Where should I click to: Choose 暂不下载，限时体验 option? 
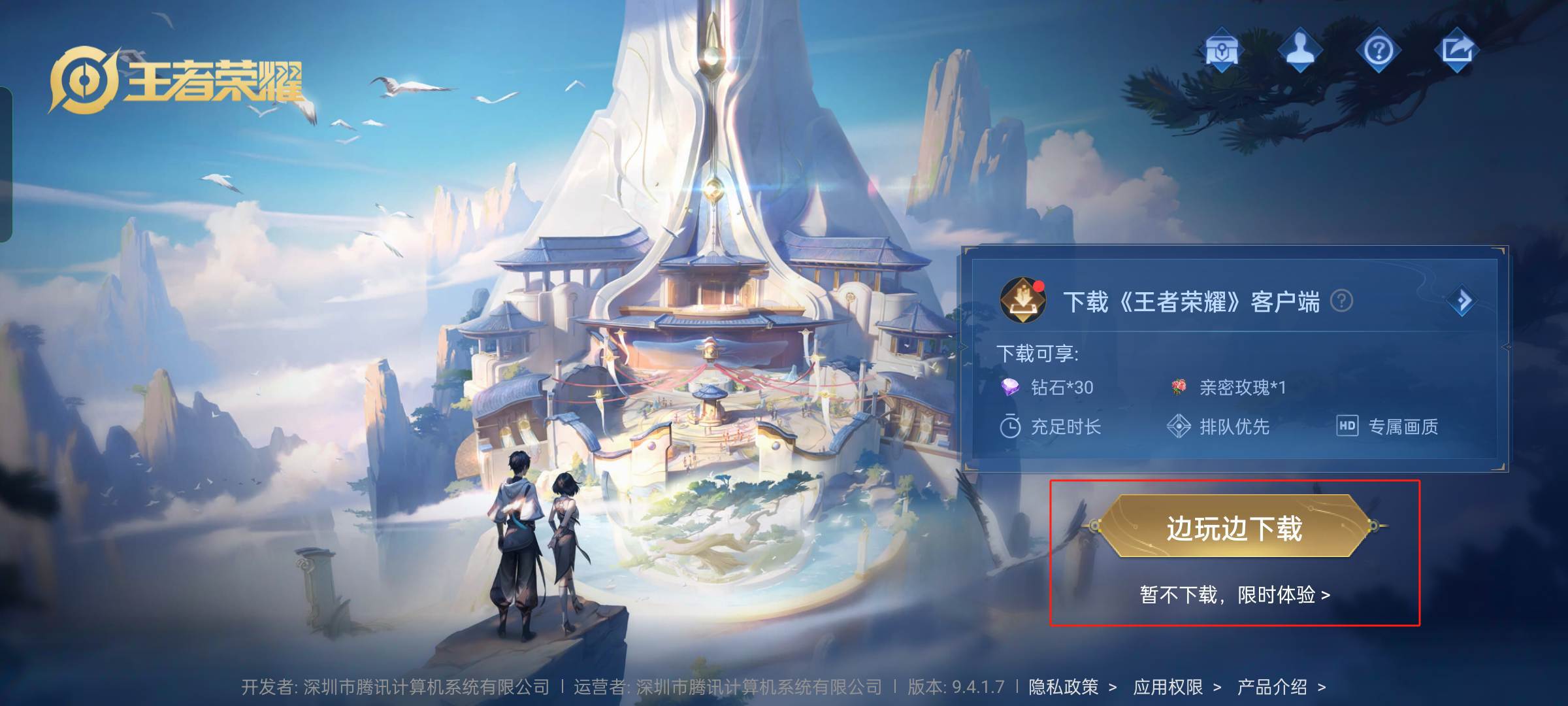(x=1234, y=595)
